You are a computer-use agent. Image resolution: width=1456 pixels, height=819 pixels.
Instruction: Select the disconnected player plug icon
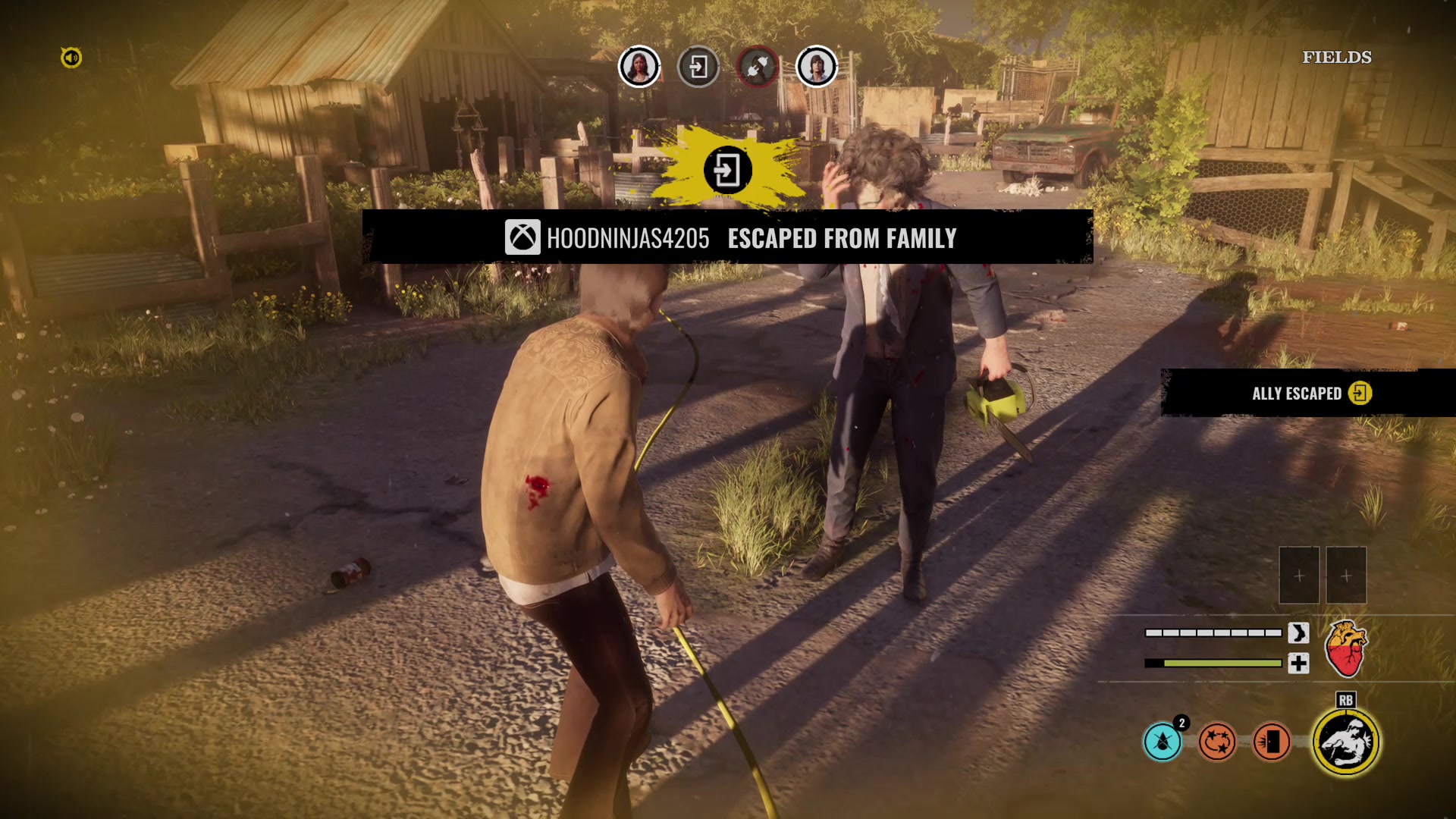point(758,67)
